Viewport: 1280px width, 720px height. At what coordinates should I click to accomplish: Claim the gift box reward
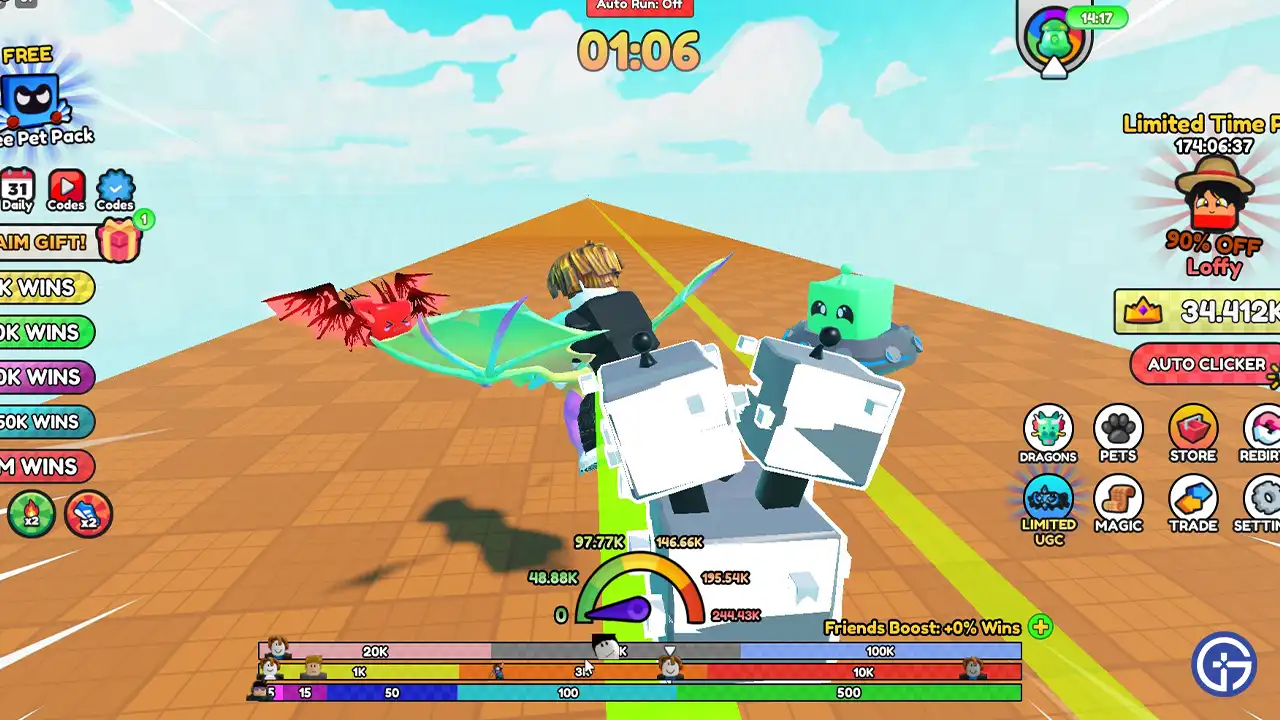coord(118,241)
